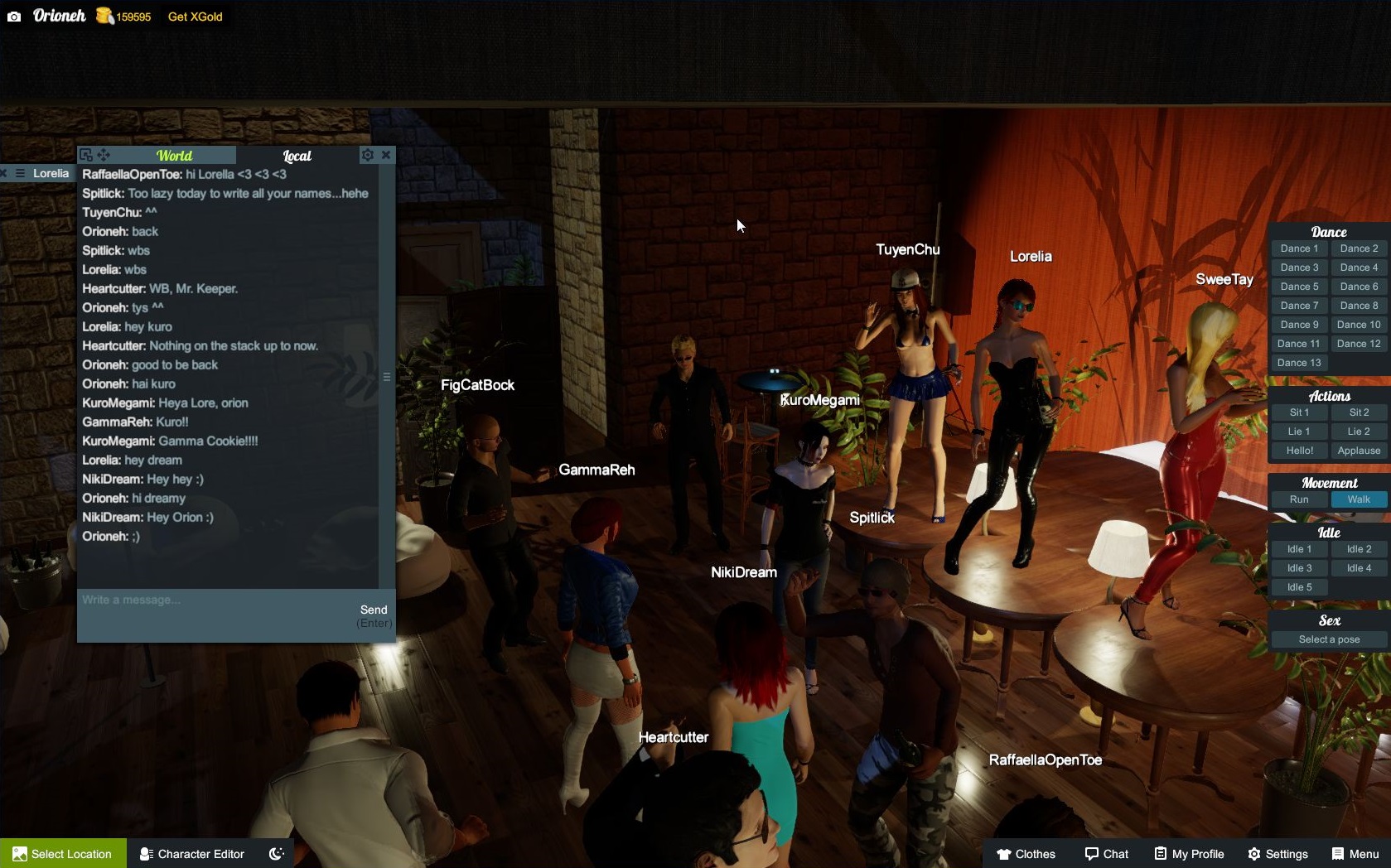Perform the Applause action
Screen dimensions: 1391x868
click(x=1359, y=451)
